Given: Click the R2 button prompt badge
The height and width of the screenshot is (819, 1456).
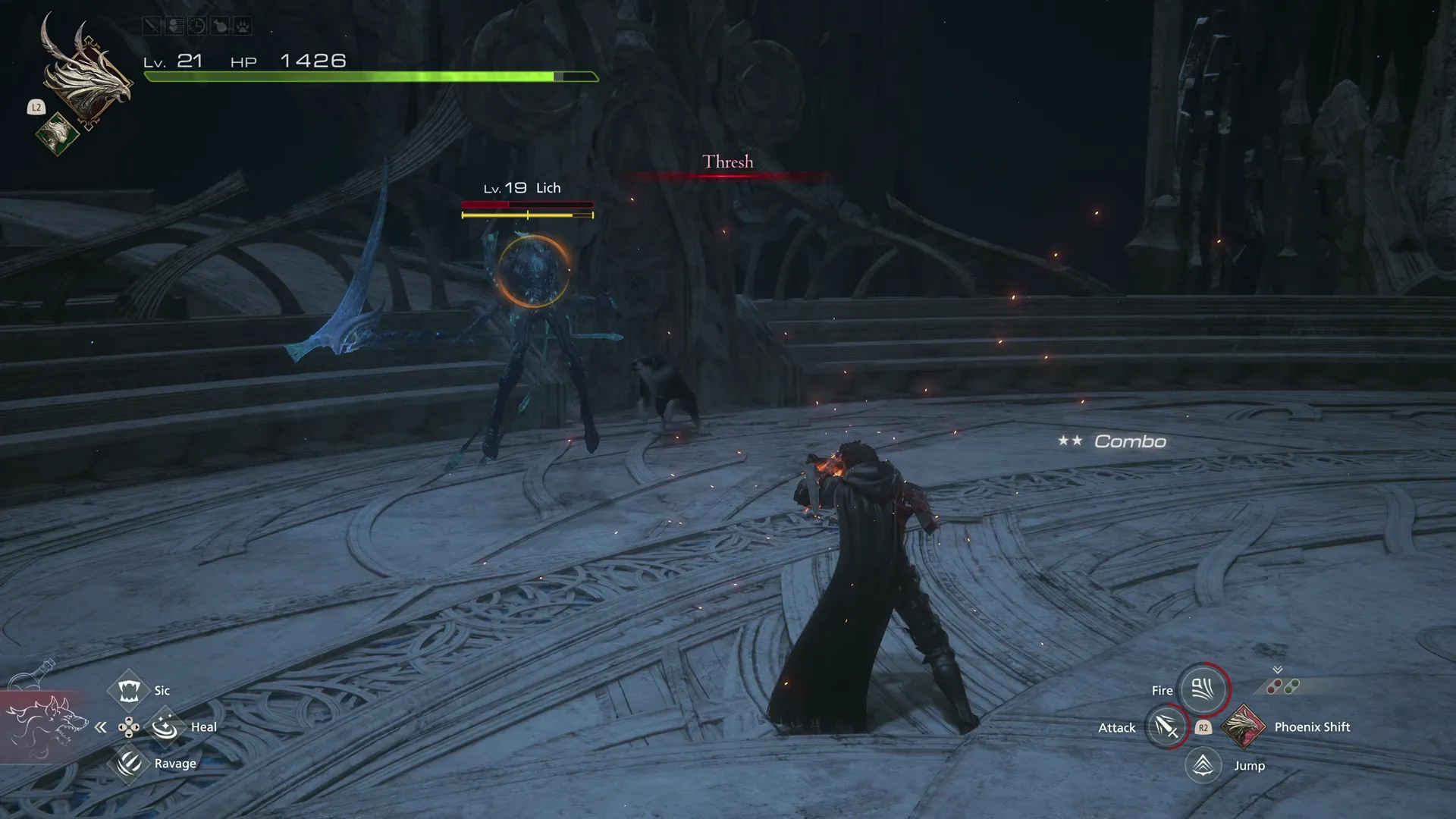Looking at the screenshot, I should (1203, 727).
